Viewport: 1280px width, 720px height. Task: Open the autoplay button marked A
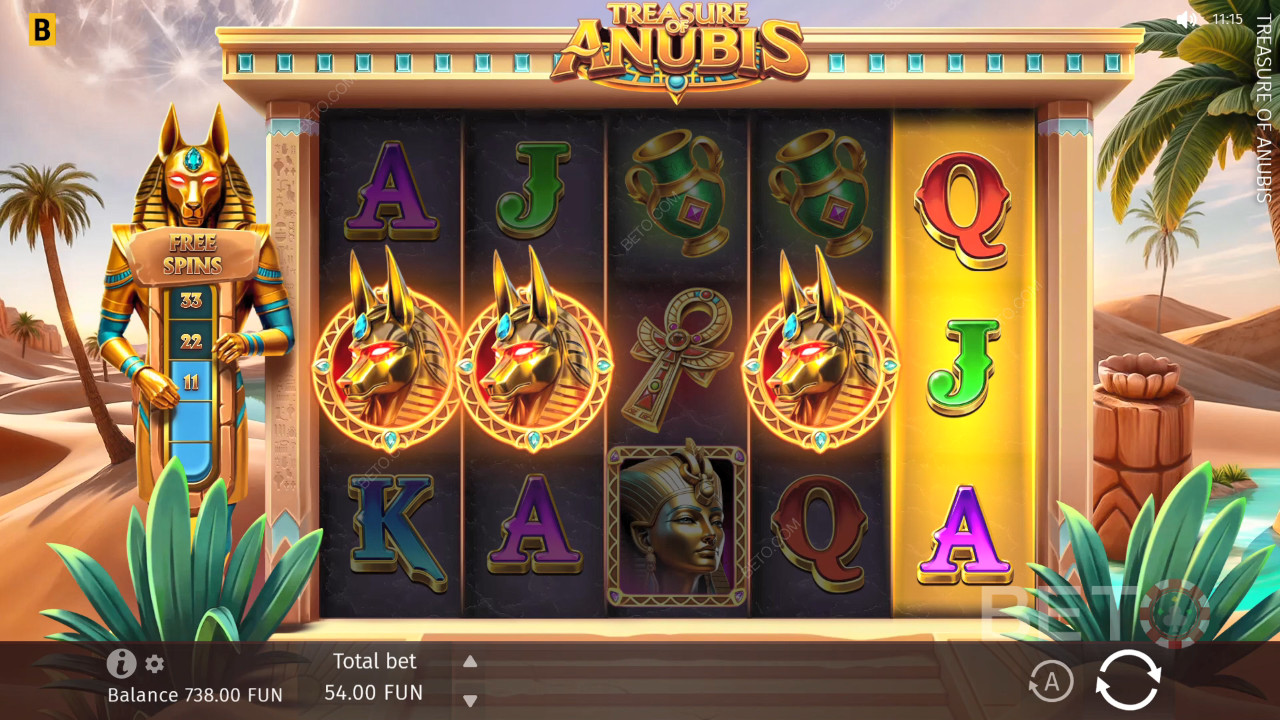(1050, 682)
